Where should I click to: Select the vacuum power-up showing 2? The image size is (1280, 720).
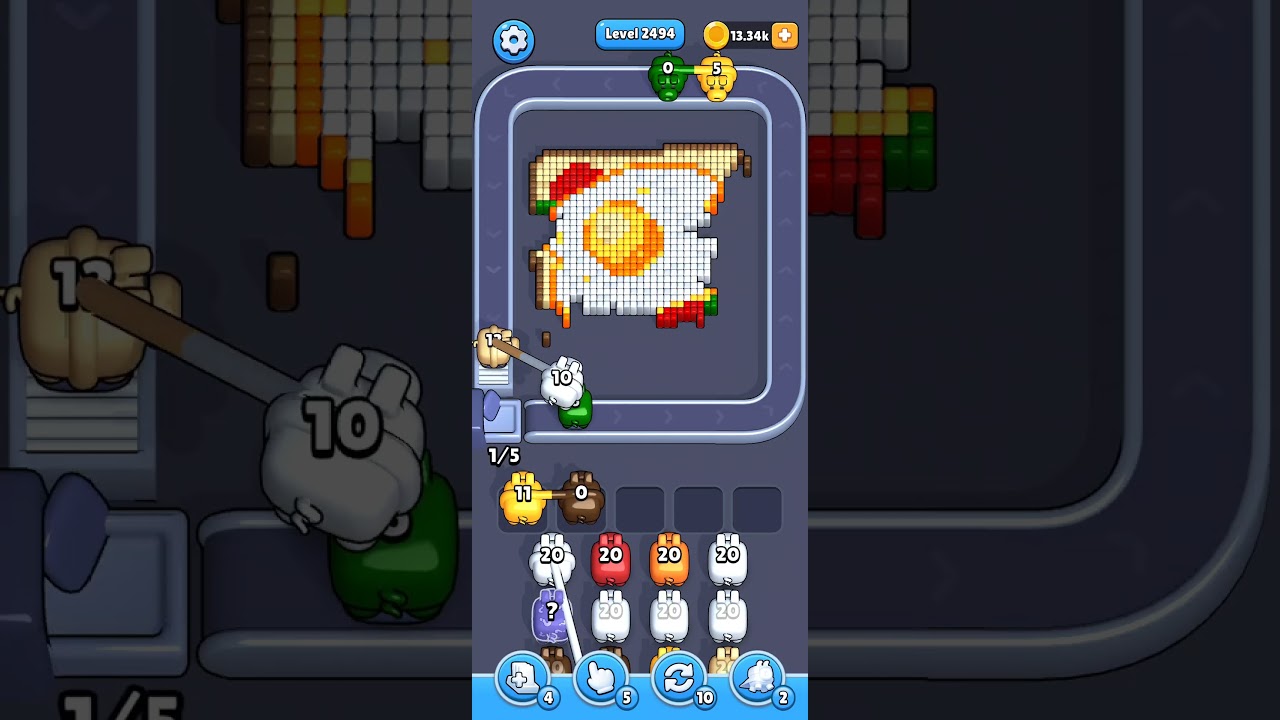point(757,678)
